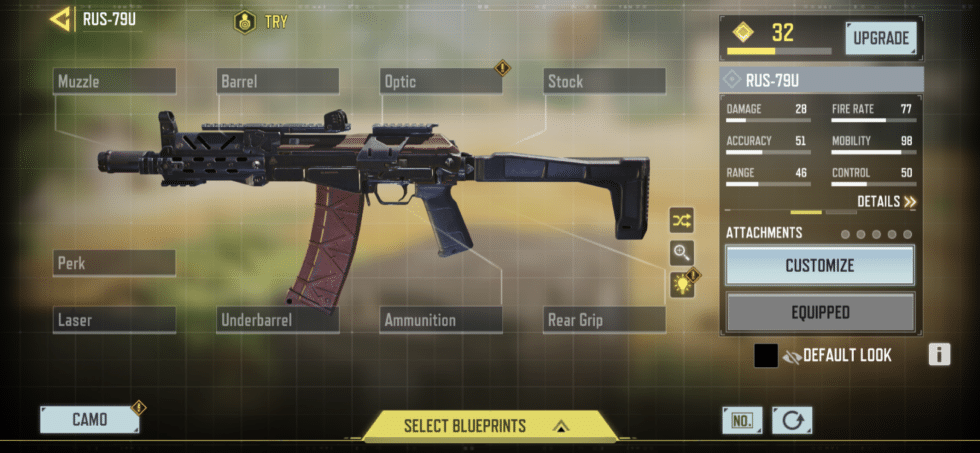Try the weapon in the firing range

tap(261, 21)
